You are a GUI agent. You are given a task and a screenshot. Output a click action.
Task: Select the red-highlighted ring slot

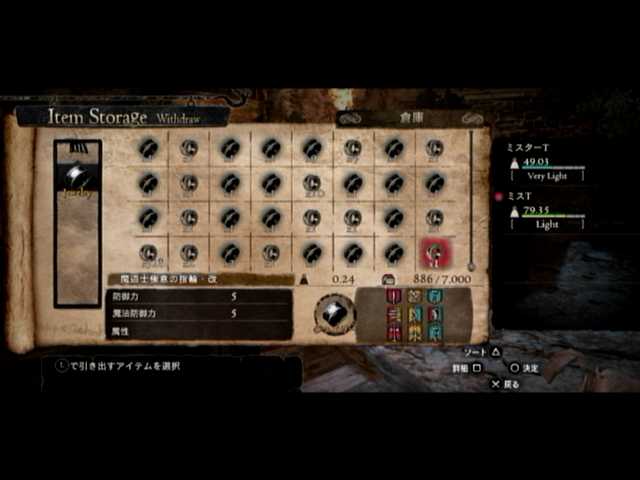pyautogui.click(x=434, y=253)
